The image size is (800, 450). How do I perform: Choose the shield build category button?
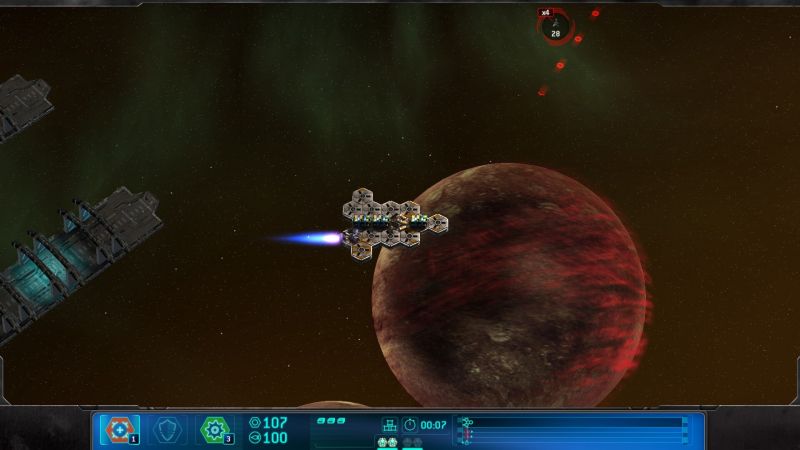pyautogui.click(x=168, y=429)
